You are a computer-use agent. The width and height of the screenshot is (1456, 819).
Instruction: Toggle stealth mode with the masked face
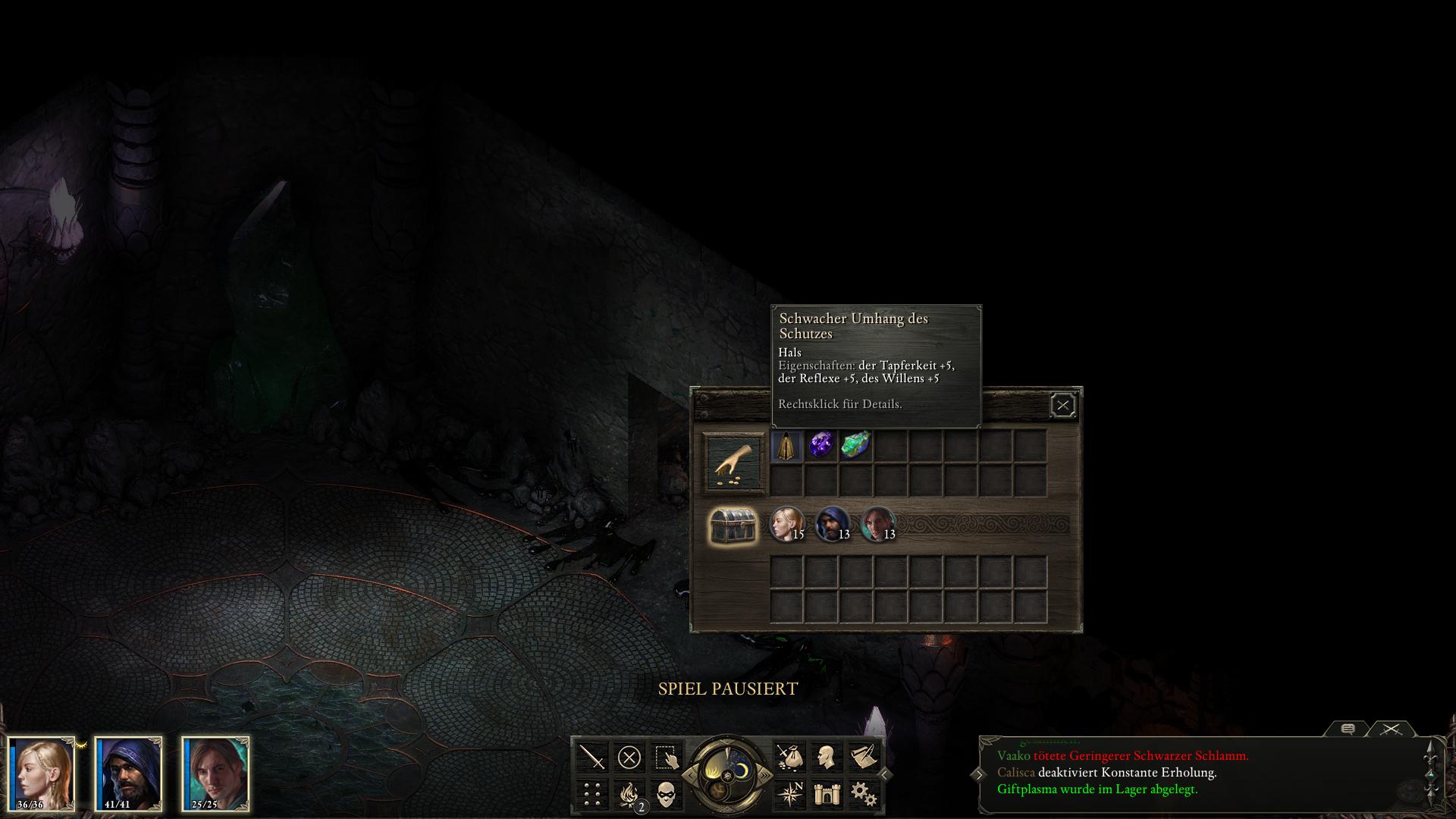(x=666, y=794)
